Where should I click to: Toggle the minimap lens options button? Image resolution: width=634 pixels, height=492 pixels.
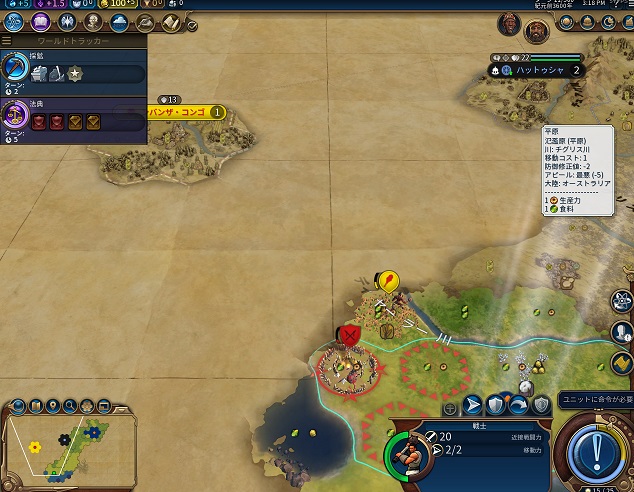pos(19,406)
